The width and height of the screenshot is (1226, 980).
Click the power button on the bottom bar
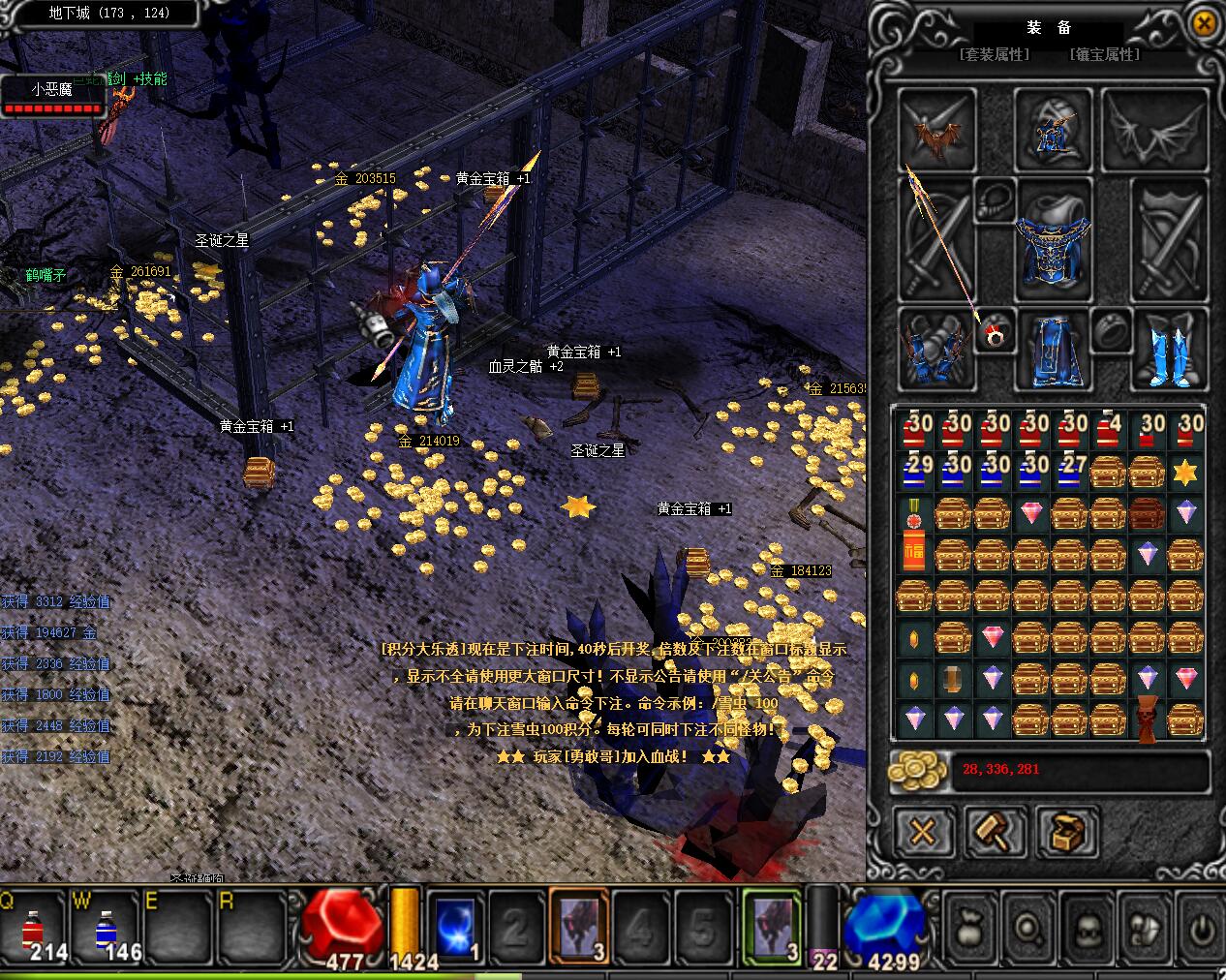point(1200,930)
